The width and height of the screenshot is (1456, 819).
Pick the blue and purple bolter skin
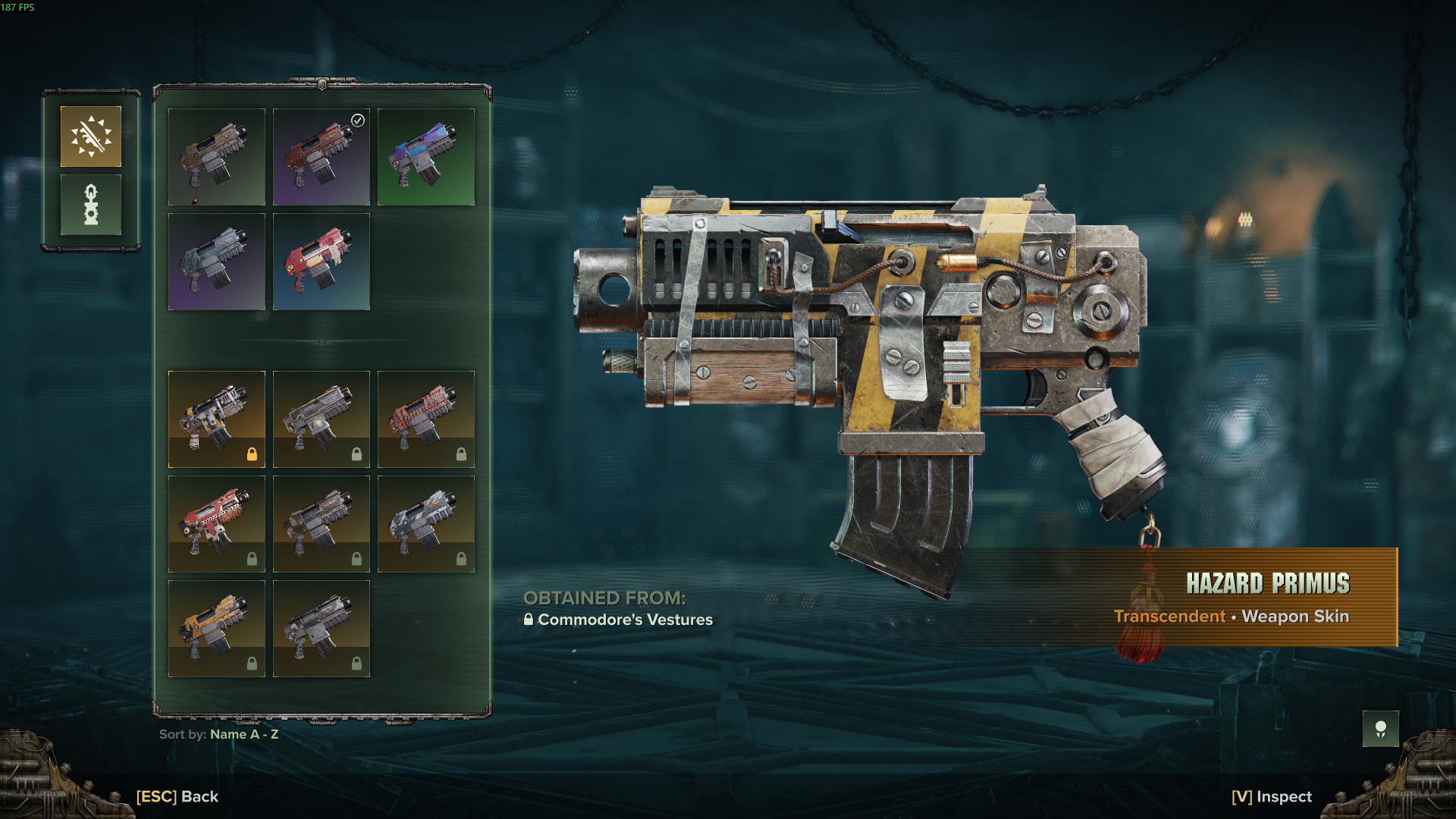(426, 157)
